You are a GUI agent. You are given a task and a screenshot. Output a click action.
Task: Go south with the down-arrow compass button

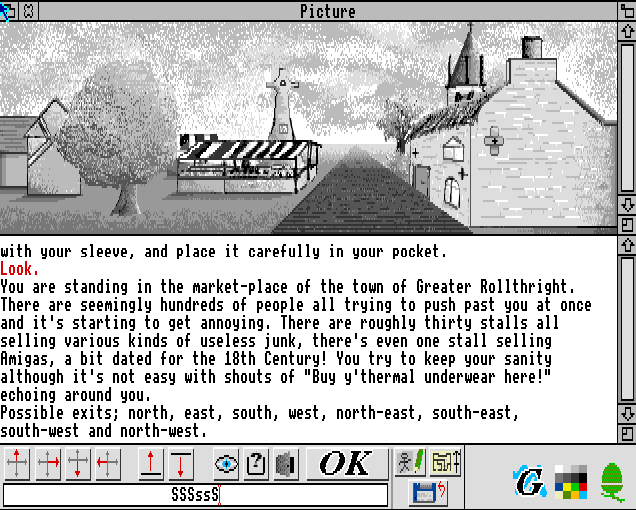79,464
